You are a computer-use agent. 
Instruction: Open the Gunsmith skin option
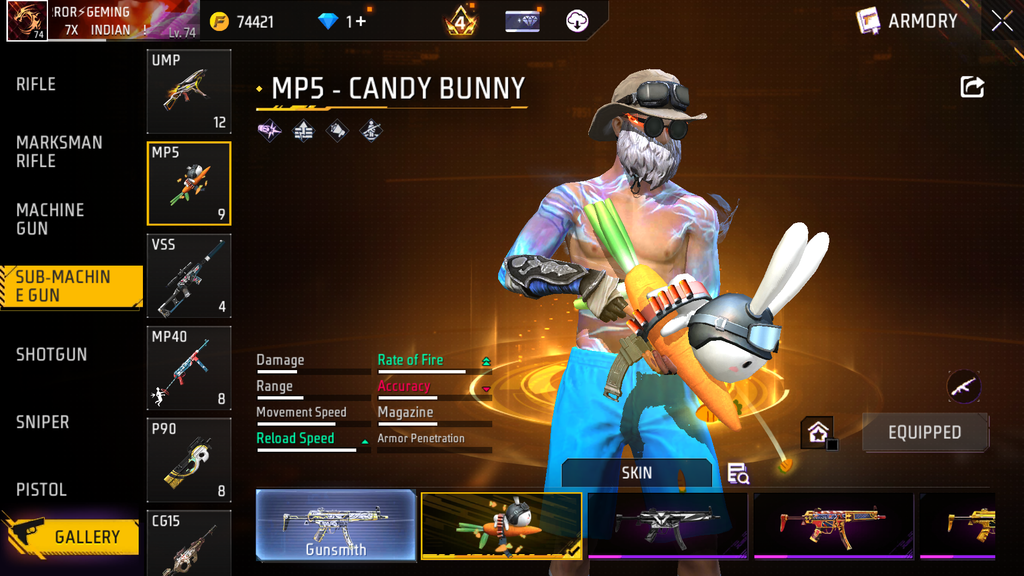(336, 525)
